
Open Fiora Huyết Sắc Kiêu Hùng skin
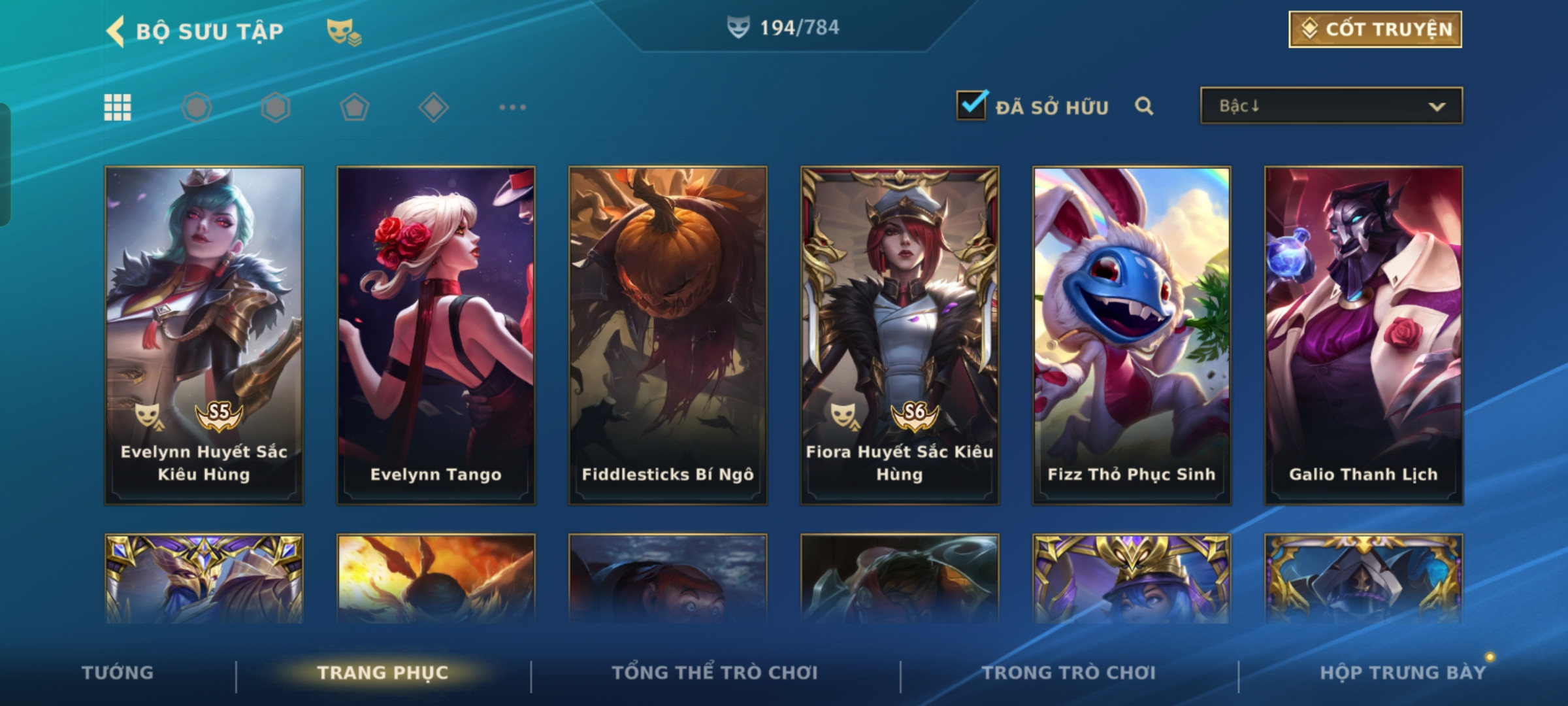(x=900, y=335)
